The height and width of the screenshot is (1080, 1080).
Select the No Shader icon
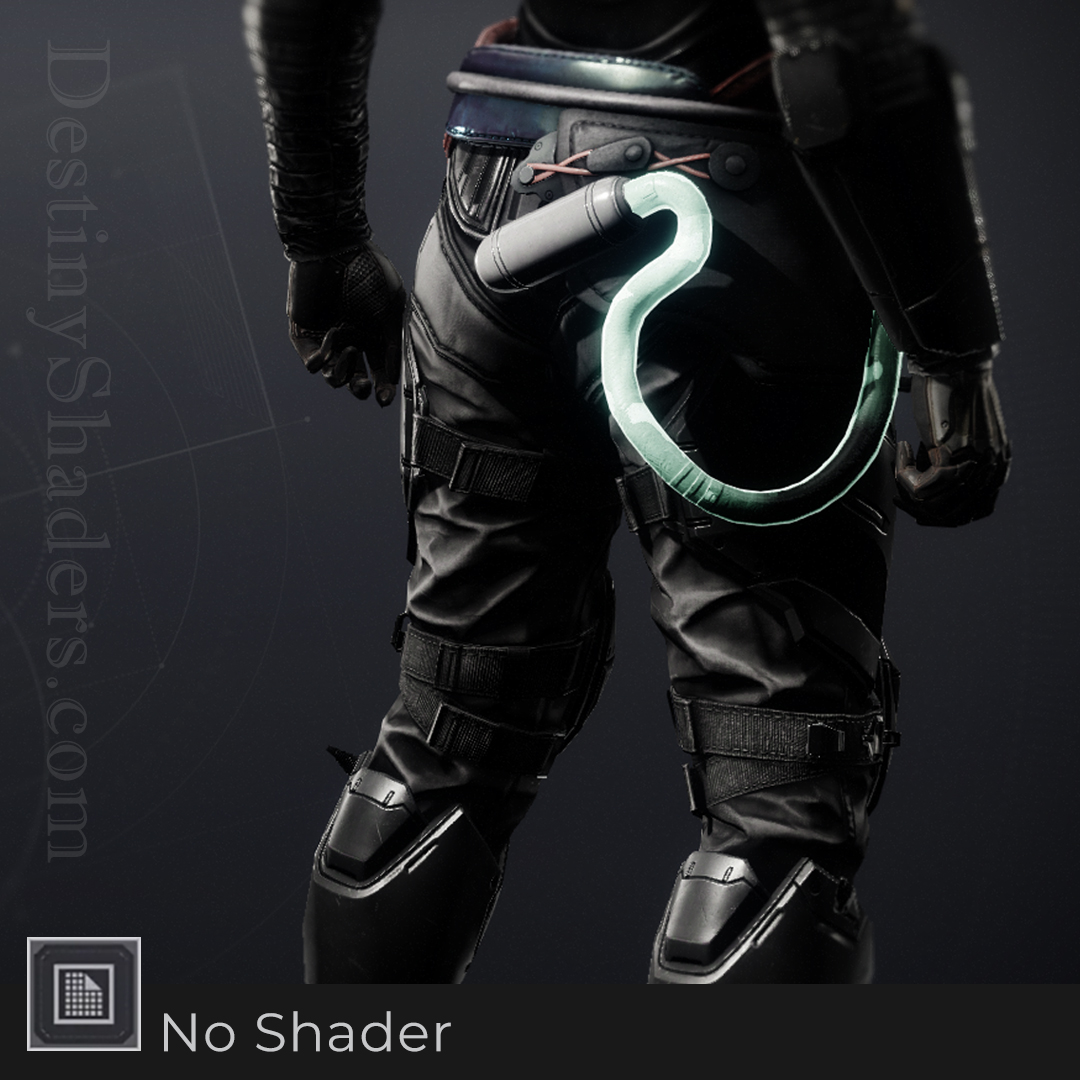[x=84, y=994]
